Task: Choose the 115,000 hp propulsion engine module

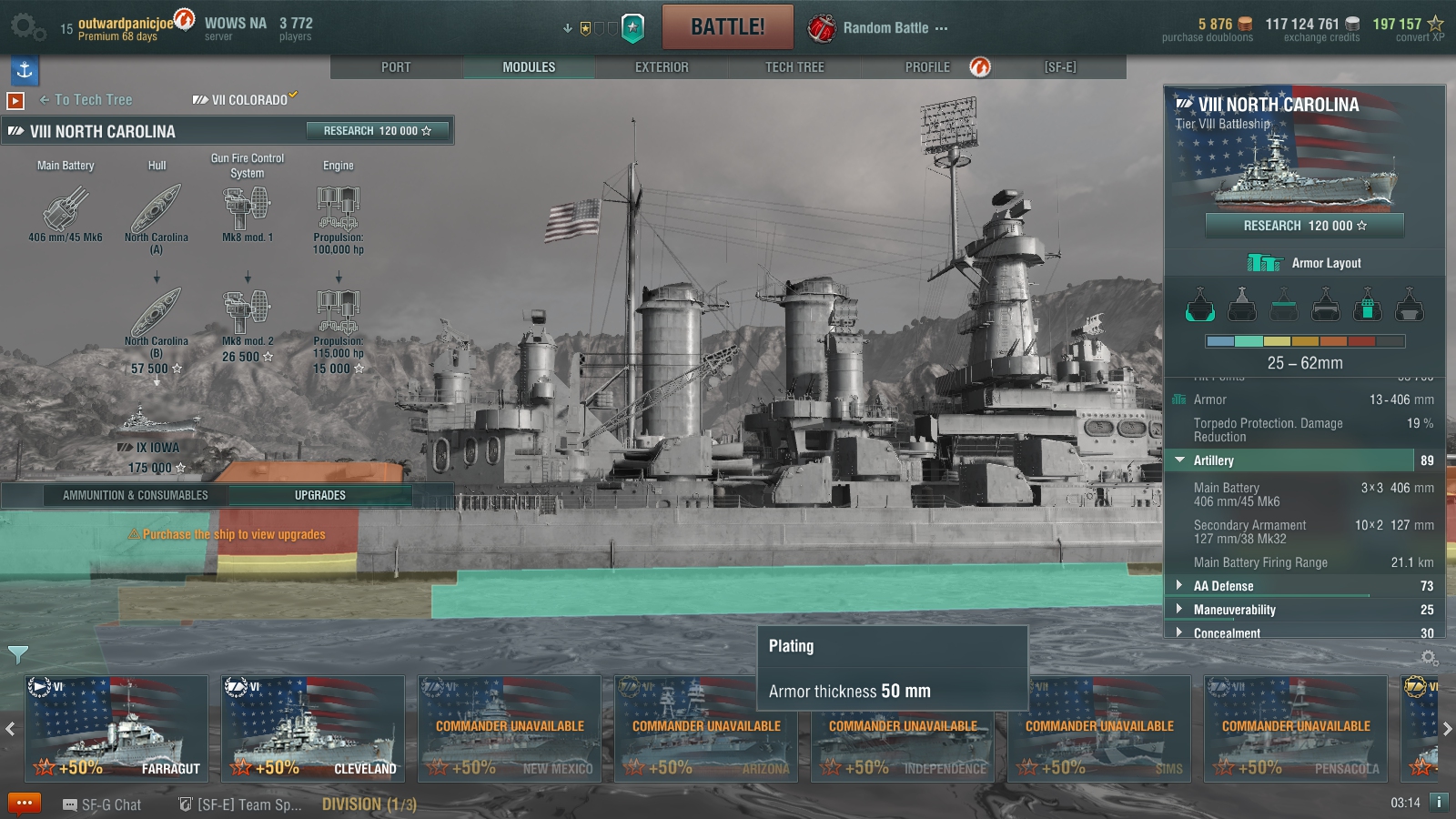Action: [338, 314]
